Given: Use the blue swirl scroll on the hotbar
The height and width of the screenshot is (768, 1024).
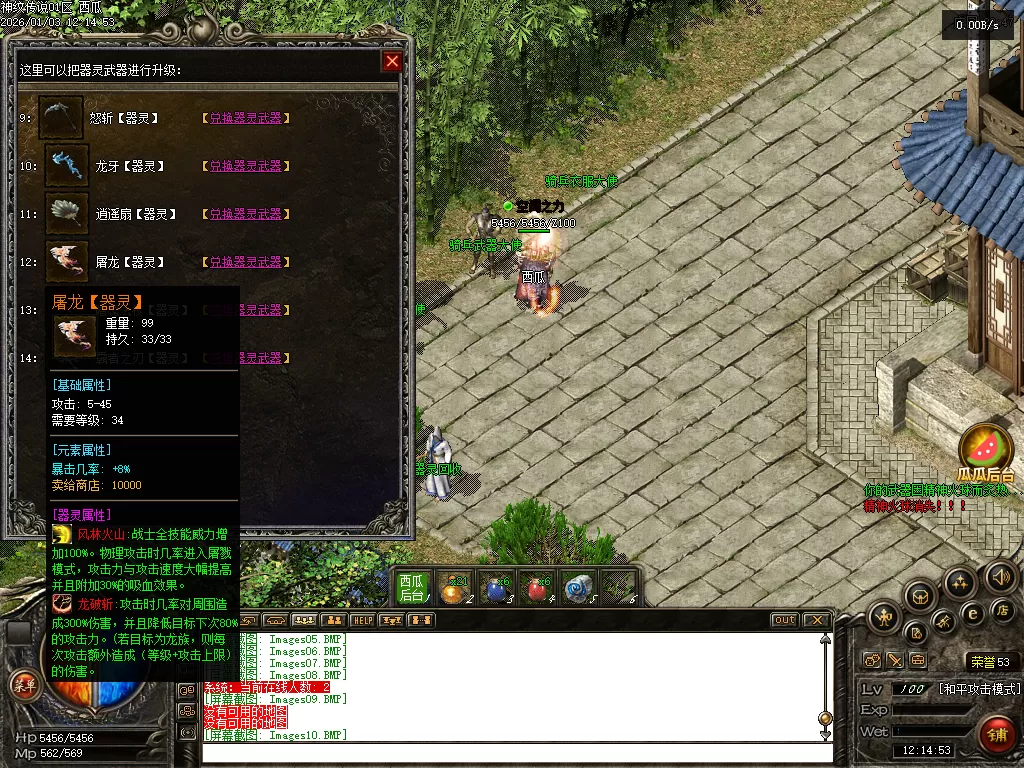Looking at the screenshot, I should pos(579,588).
